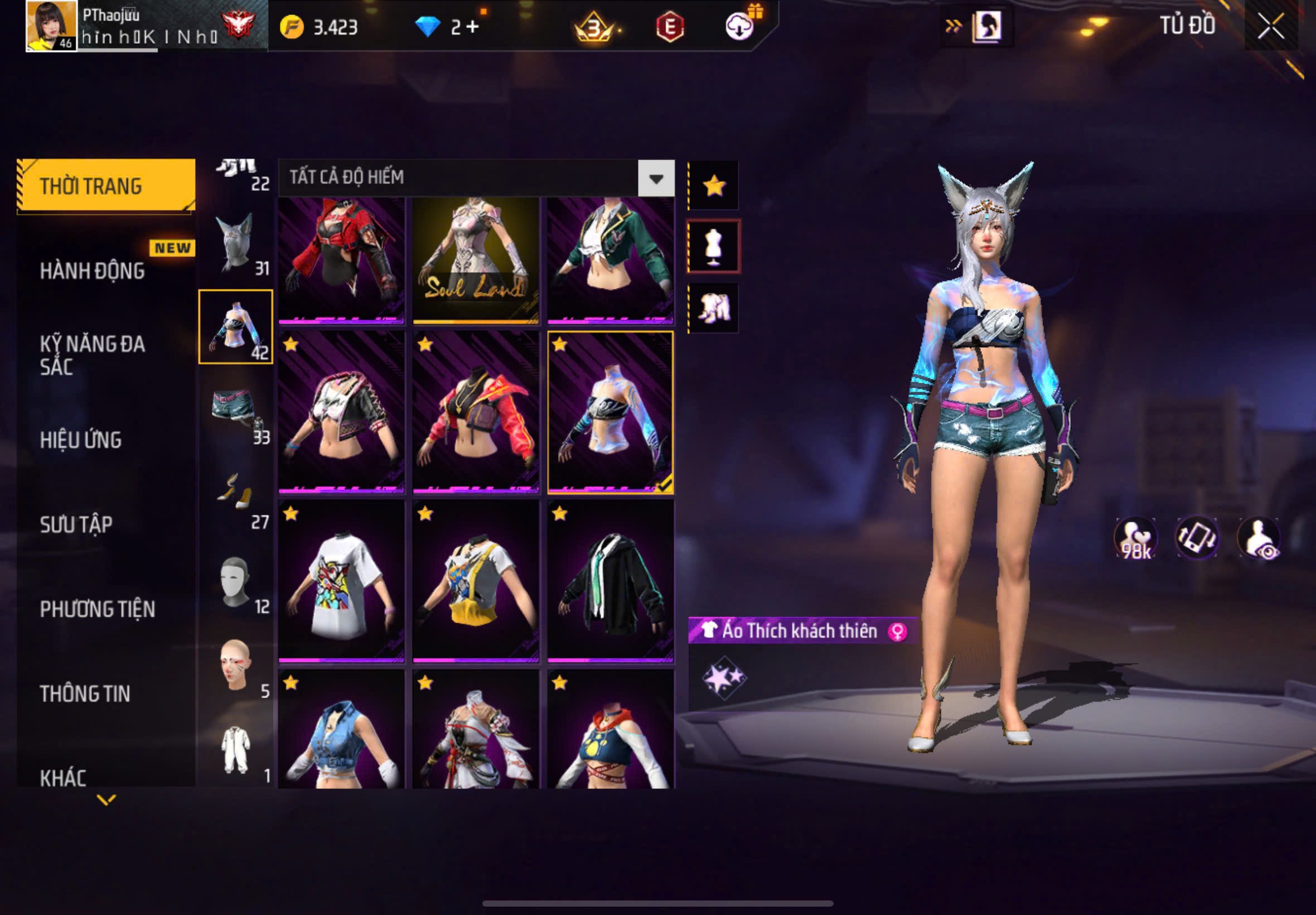Click the player profile avatar
Screen dimensions: 1316x915
click(x=51, y=26)
